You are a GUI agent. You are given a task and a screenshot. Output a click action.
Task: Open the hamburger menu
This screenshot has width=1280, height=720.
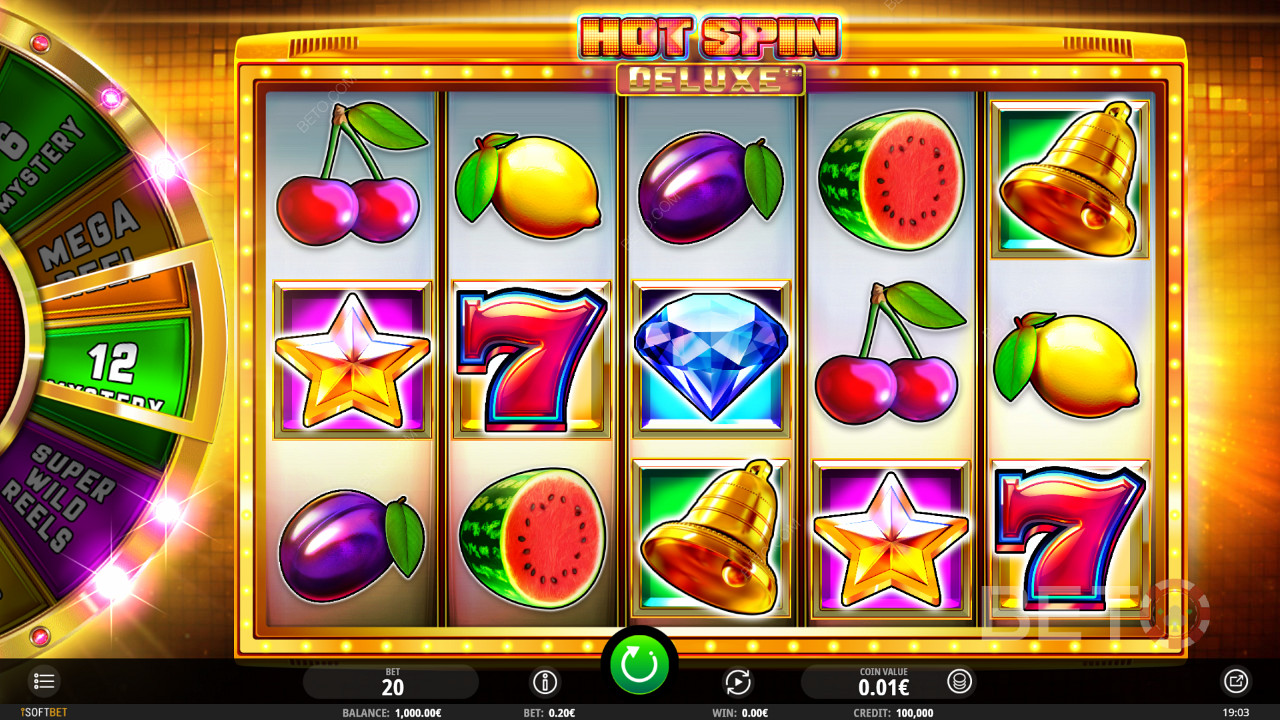point(44,682)
